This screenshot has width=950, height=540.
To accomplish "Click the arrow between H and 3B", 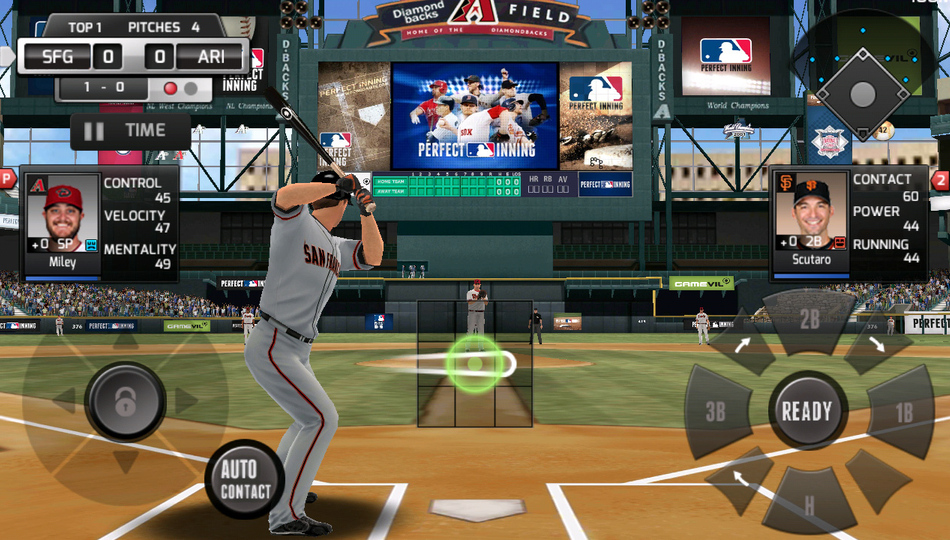I will coord(740,476).
